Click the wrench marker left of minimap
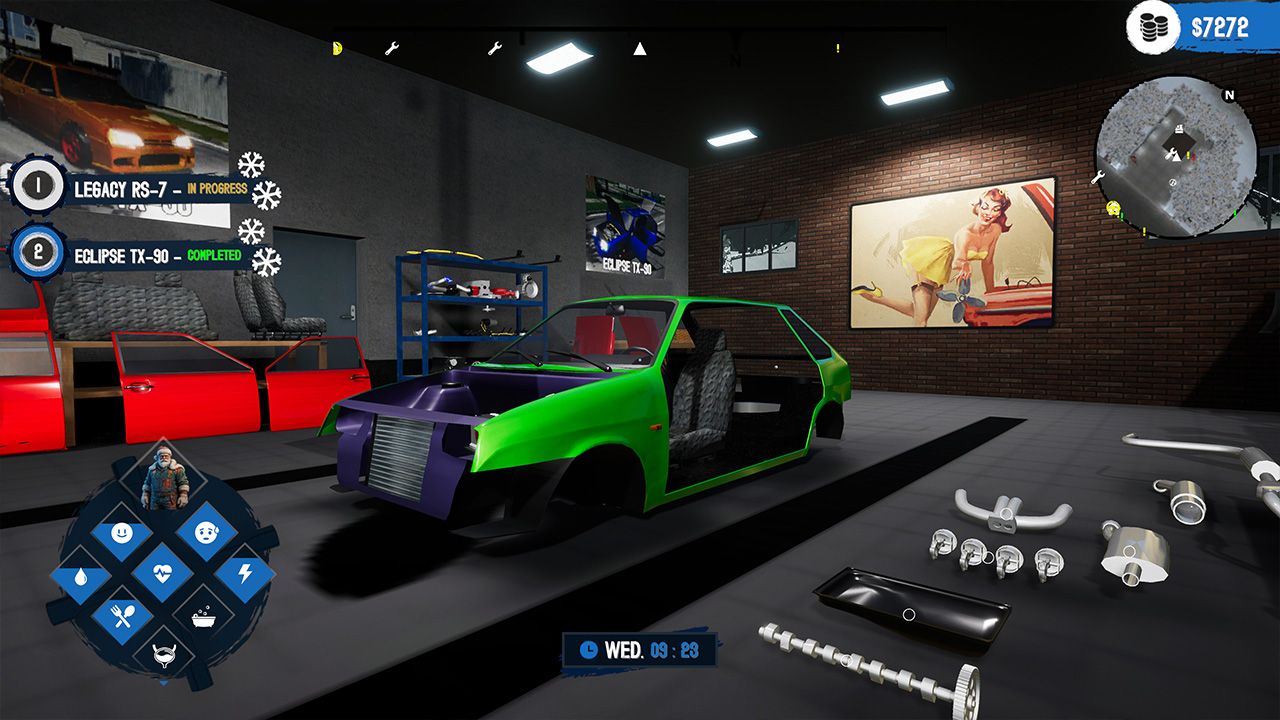Screen dimensions: 1280x720 [1097, 177]
